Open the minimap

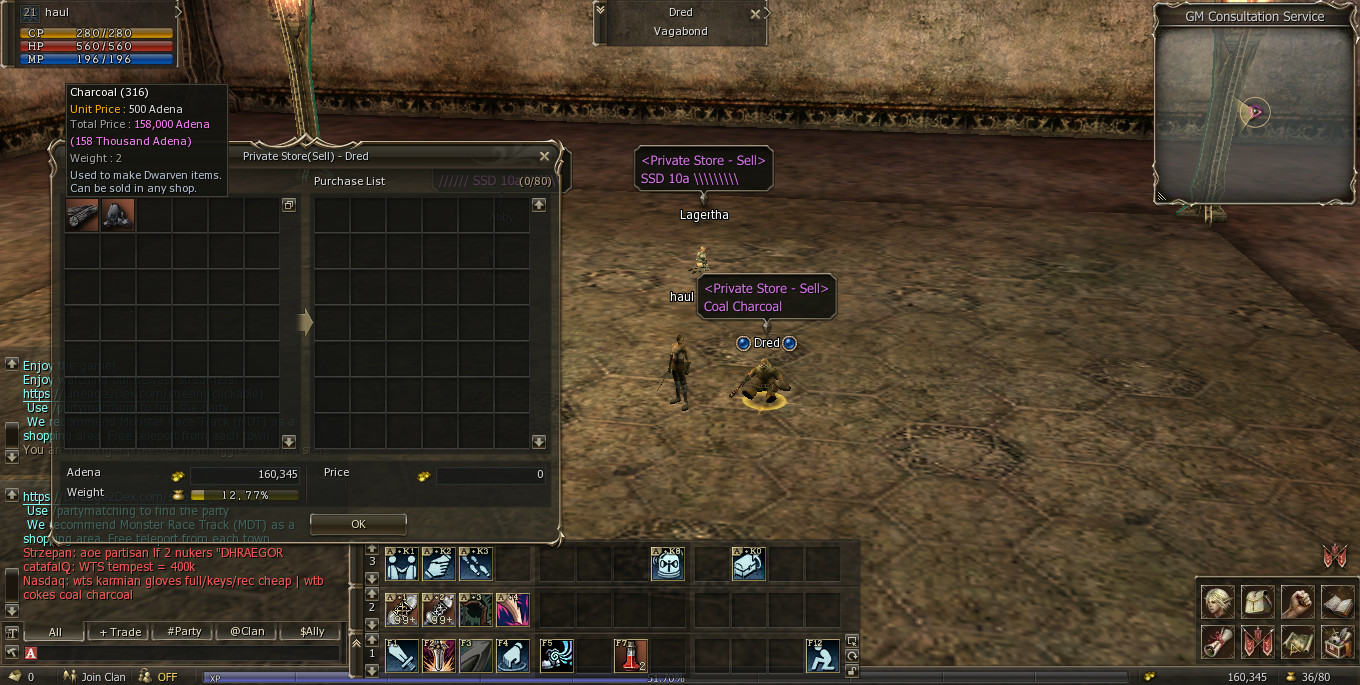click(1254, 112)
